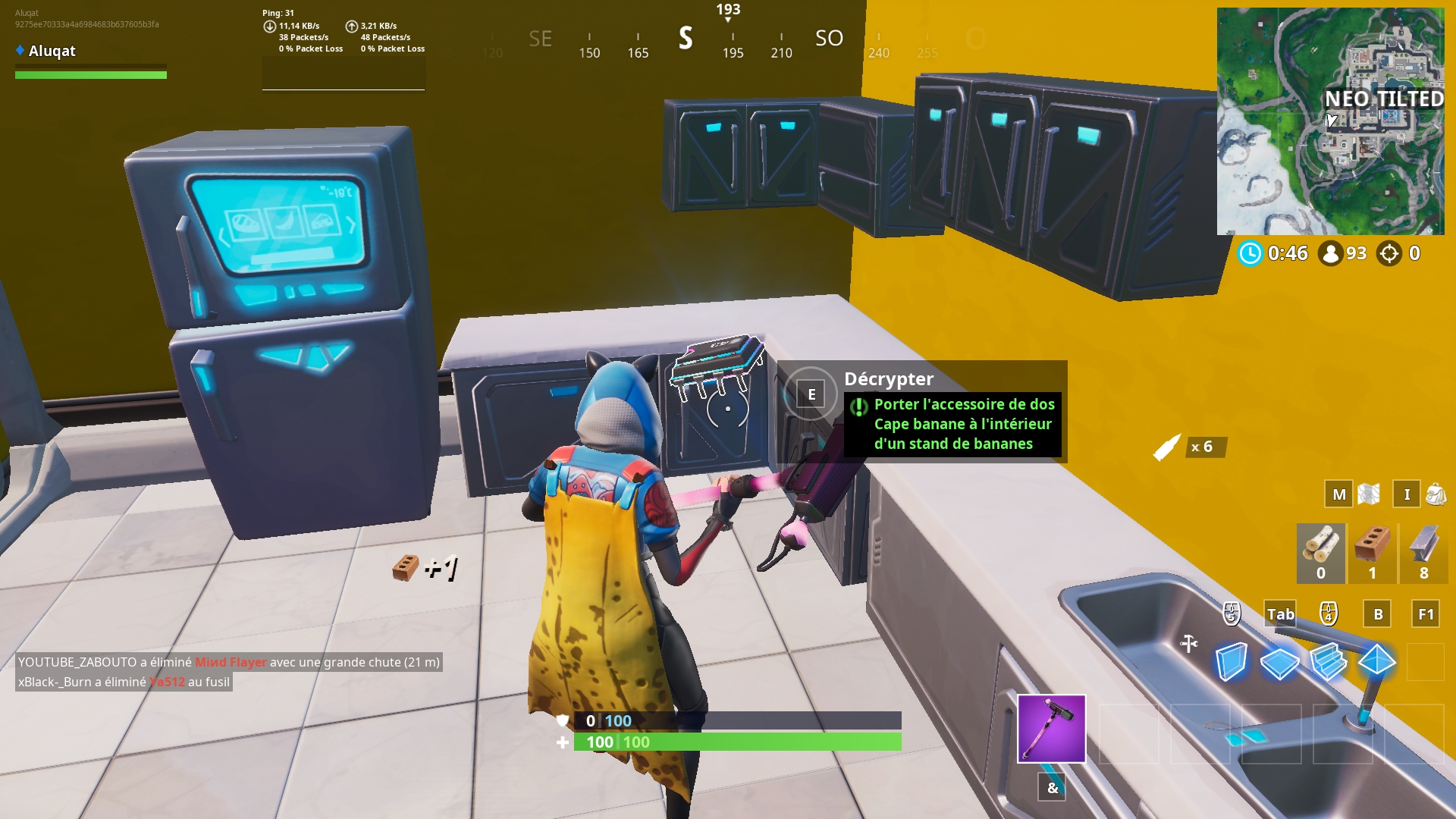Click the right arrow on the fridge display
This screenshot has width=1456, height=819.
(352, 224)
